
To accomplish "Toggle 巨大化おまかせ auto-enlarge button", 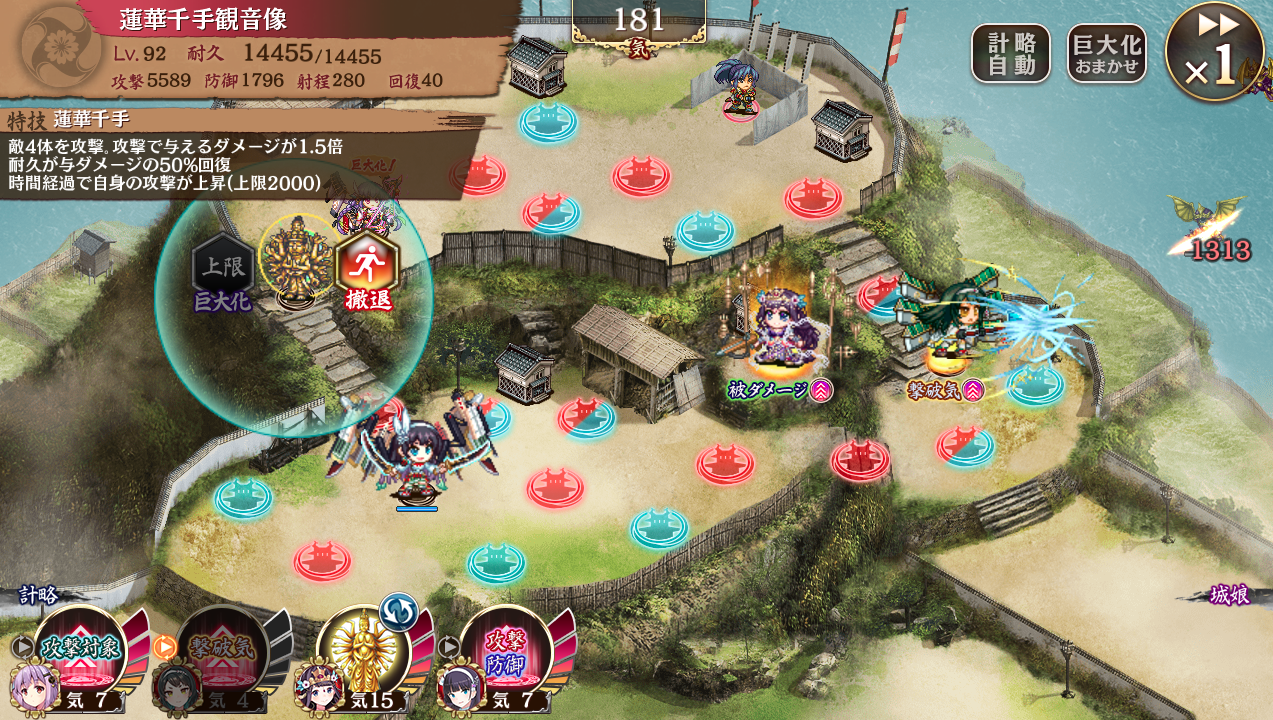I will point(1106,54).
